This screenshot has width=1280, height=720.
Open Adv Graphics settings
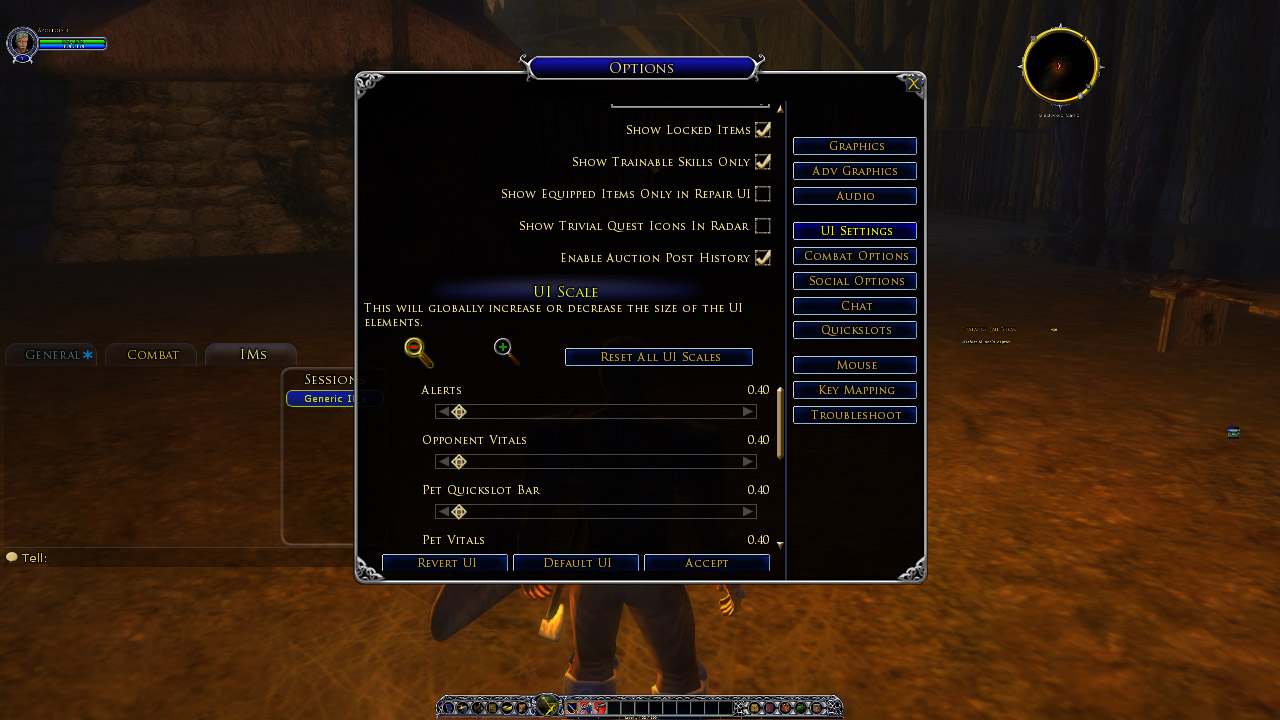tap(855, 171)
